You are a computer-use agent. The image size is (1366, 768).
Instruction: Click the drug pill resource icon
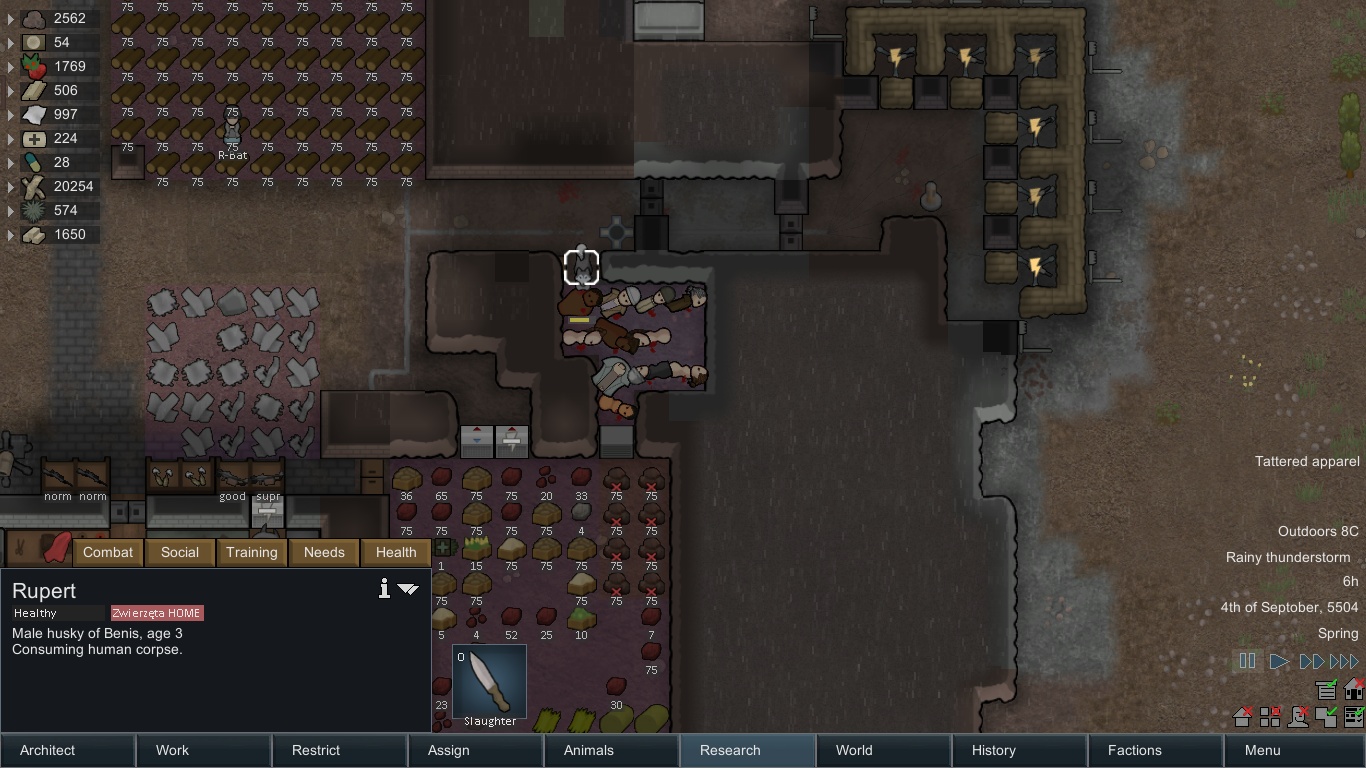tap(33, 162)
